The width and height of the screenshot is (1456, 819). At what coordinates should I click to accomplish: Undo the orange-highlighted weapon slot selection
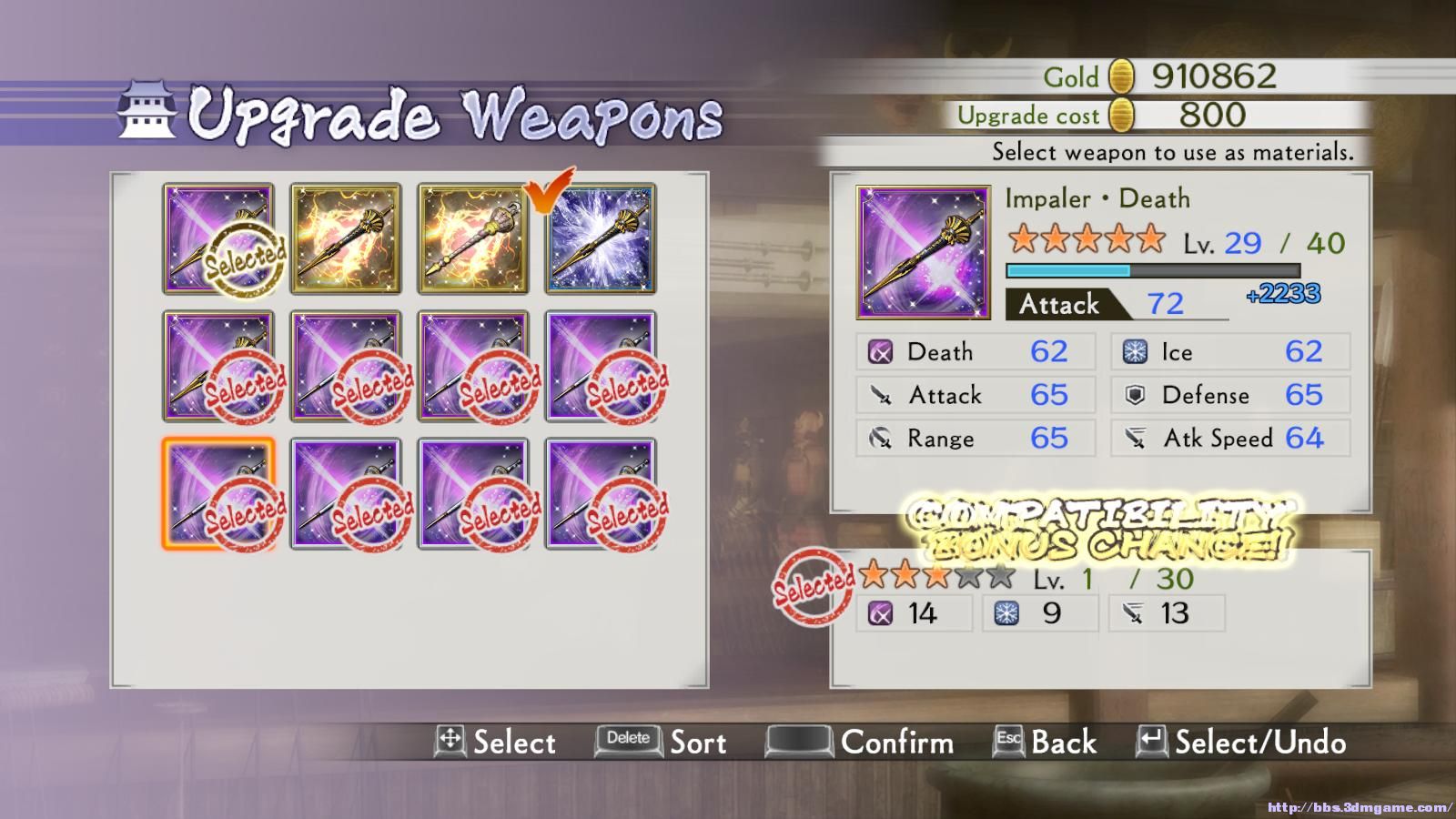click(x=218, y=494)
